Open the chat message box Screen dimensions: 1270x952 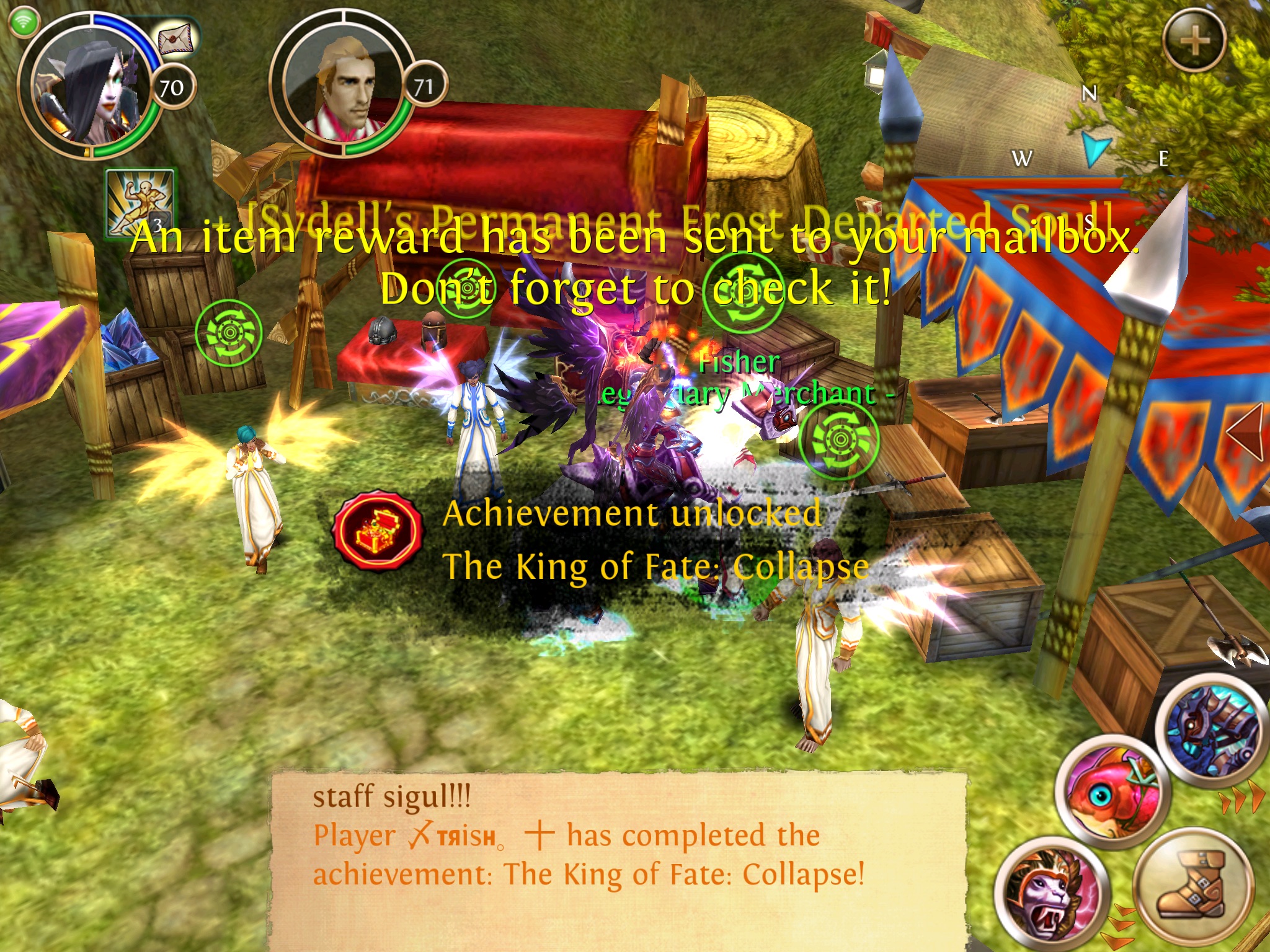619,858
